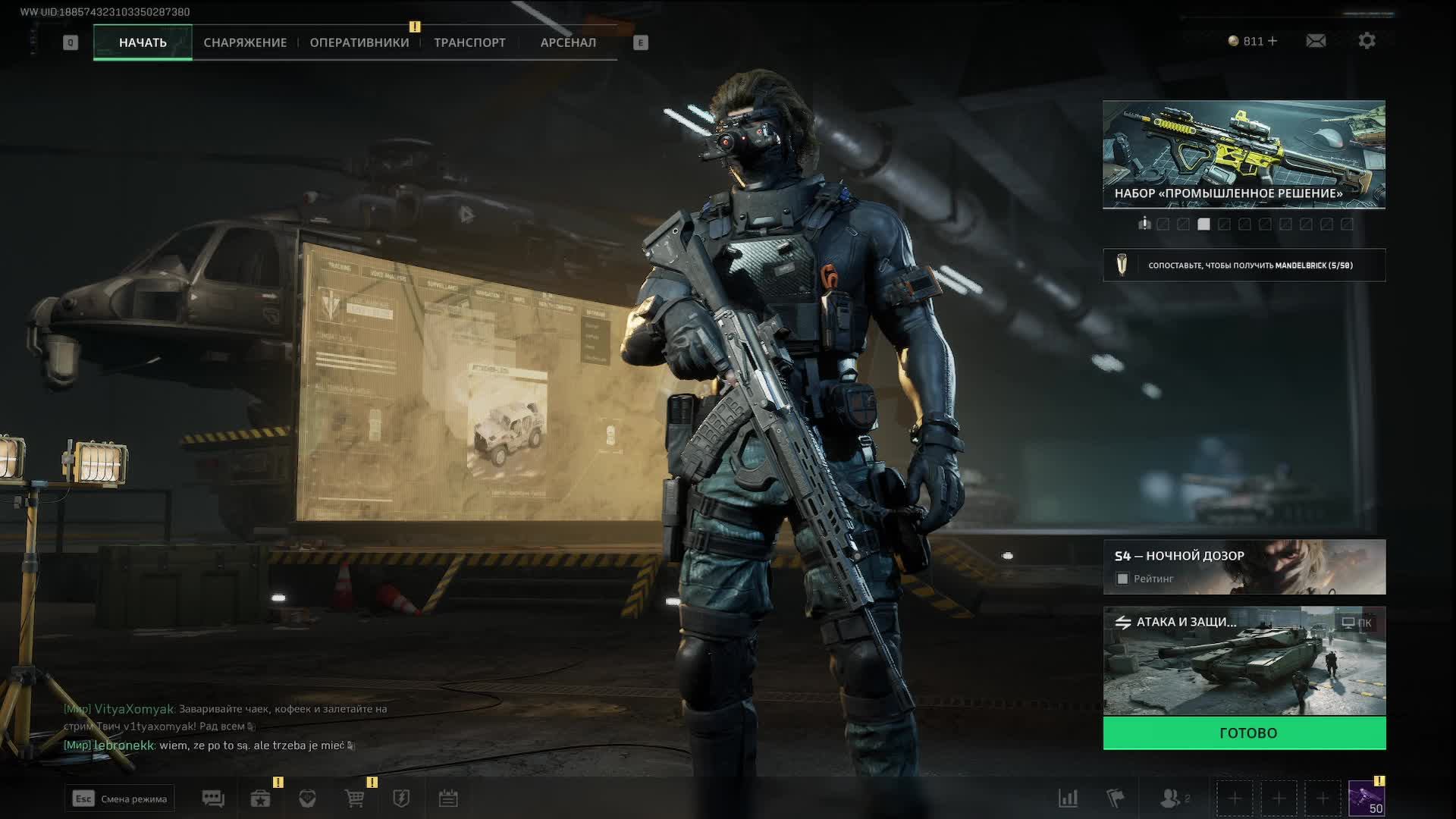Show the bar-chart statistics icon
1456x819 pixels.
tap(1068, 799)
